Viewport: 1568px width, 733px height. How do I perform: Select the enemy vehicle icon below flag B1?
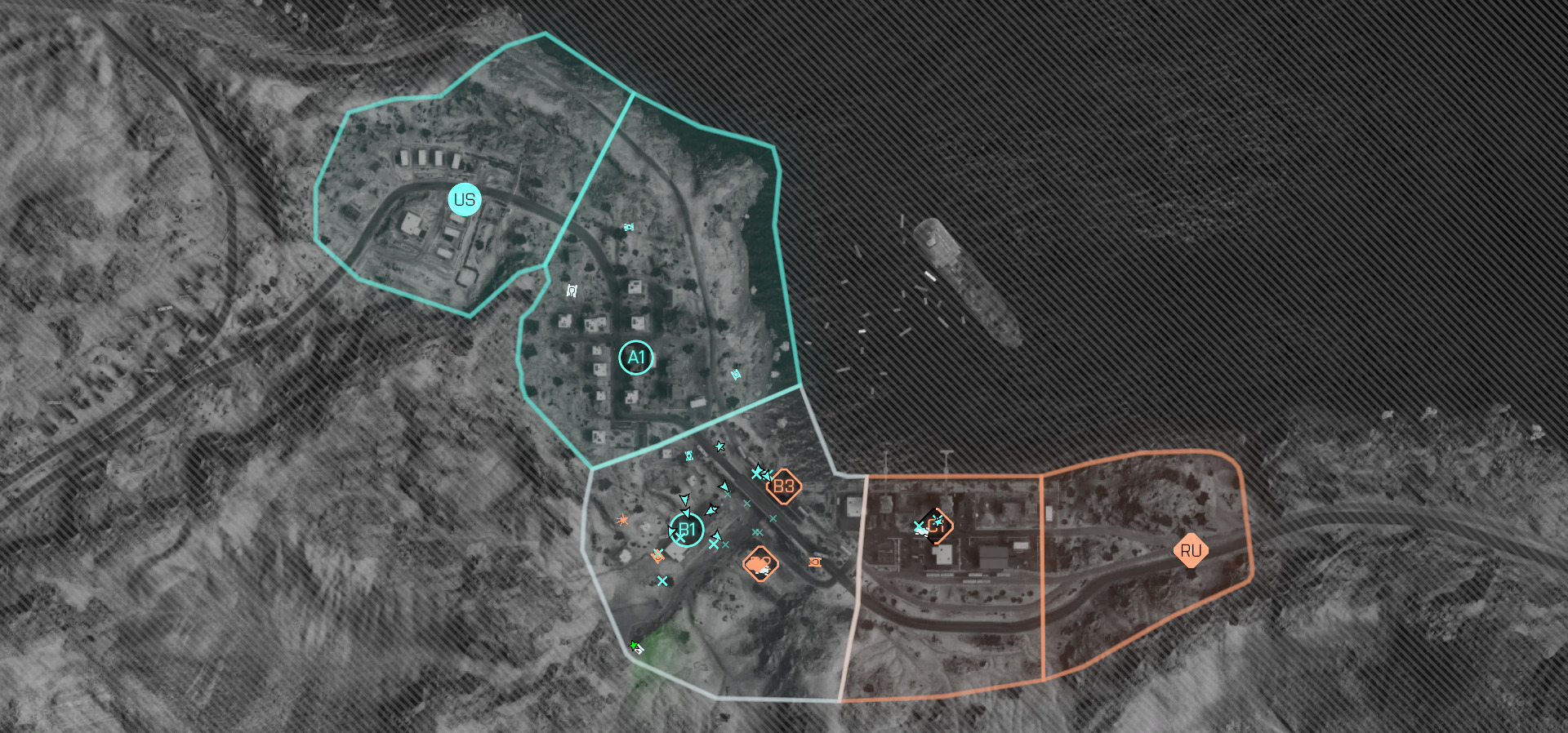(x=657, y=557)
